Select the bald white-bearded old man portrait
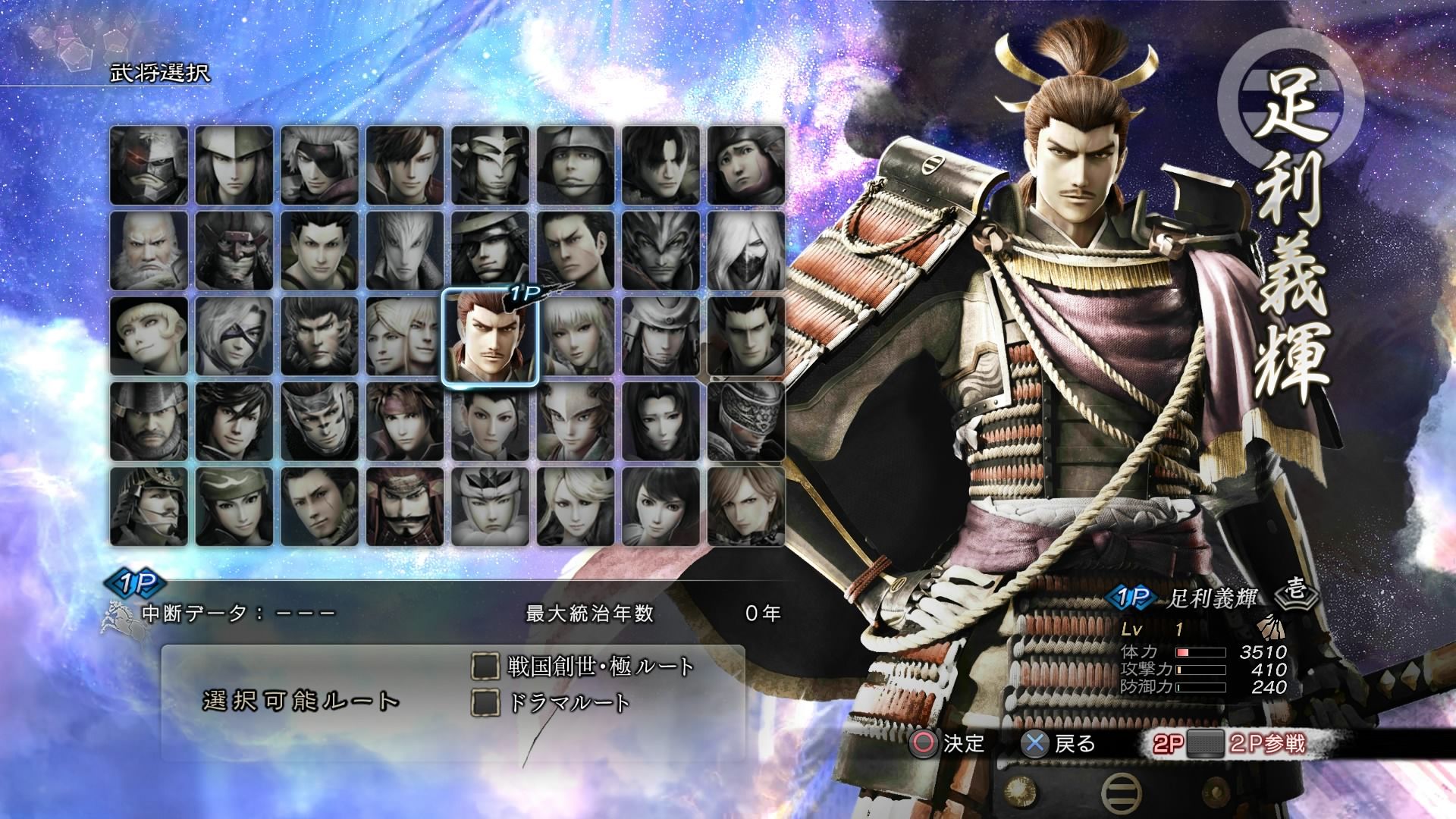1456x819 pixels. [149, 251]
